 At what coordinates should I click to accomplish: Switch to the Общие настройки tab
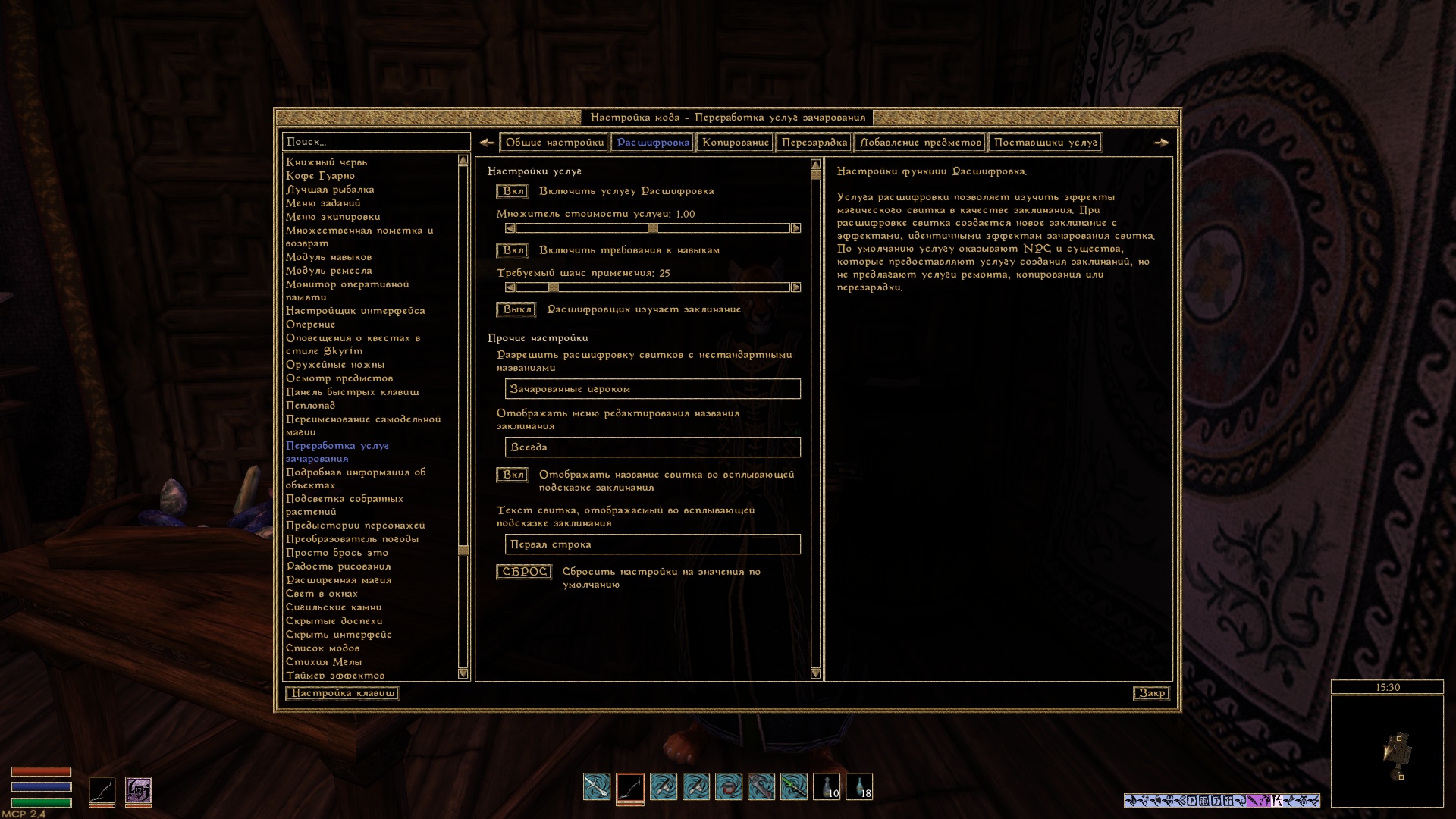click(554, 143)
